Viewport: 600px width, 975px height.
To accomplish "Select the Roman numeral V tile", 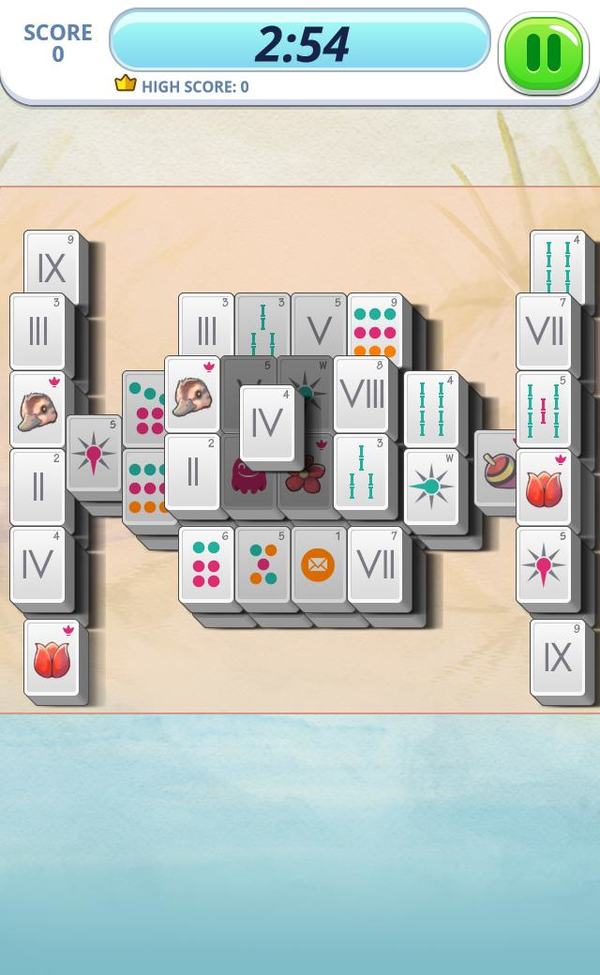I will click(x=319, y=326).
